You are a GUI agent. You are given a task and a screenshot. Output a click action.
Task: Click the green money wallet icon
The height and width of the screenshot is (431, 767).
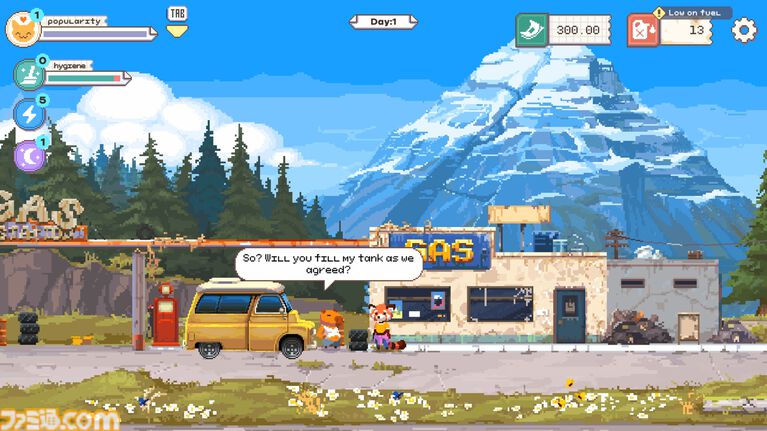532,30
